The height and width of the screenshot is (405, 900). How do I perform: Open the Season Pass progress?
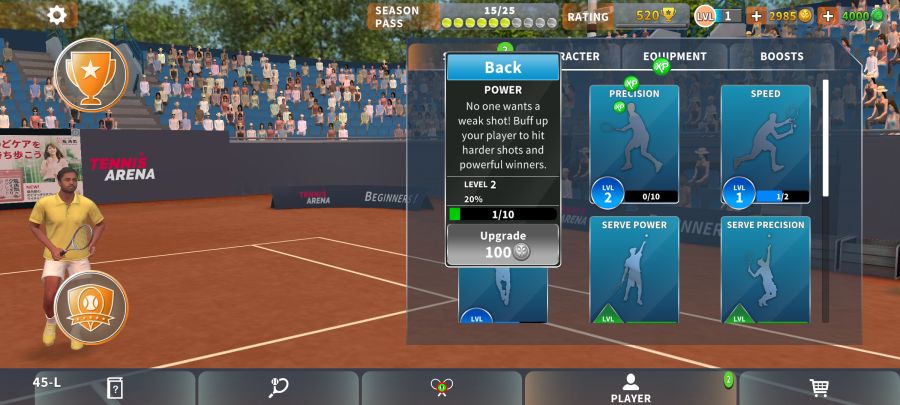coord(463,16)
